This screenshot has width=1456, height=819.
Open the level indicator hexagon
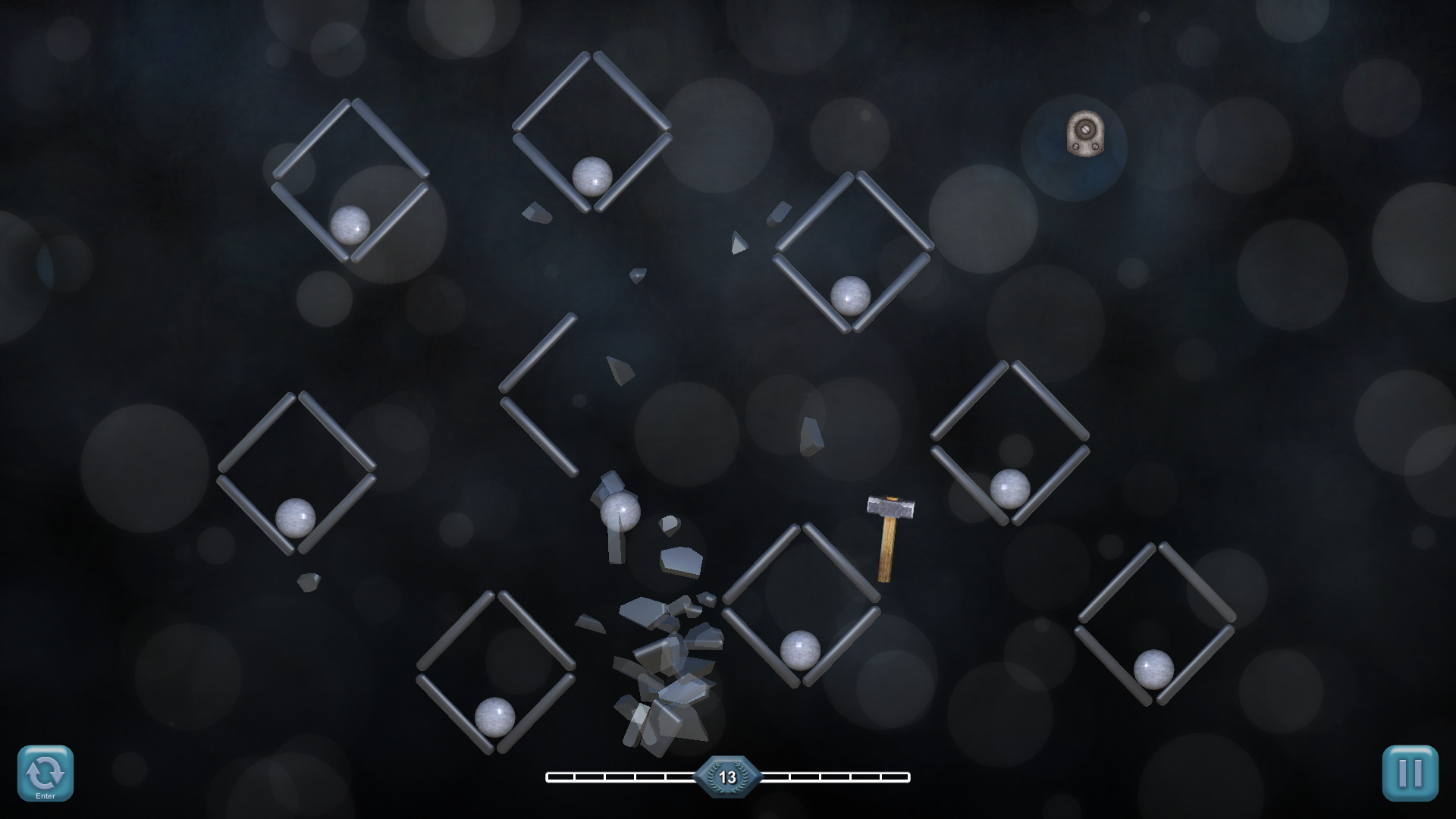pyautogui.click(x=730, y=776)
